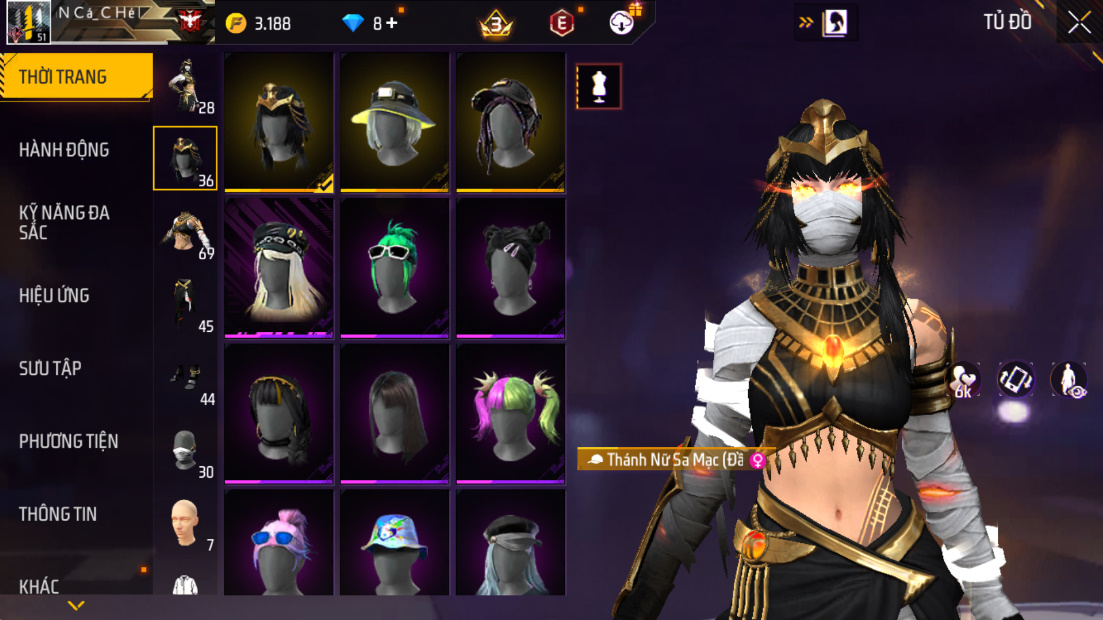Go to the SƯU TẬP tab

pyautogui.click(x=50, y=368)
